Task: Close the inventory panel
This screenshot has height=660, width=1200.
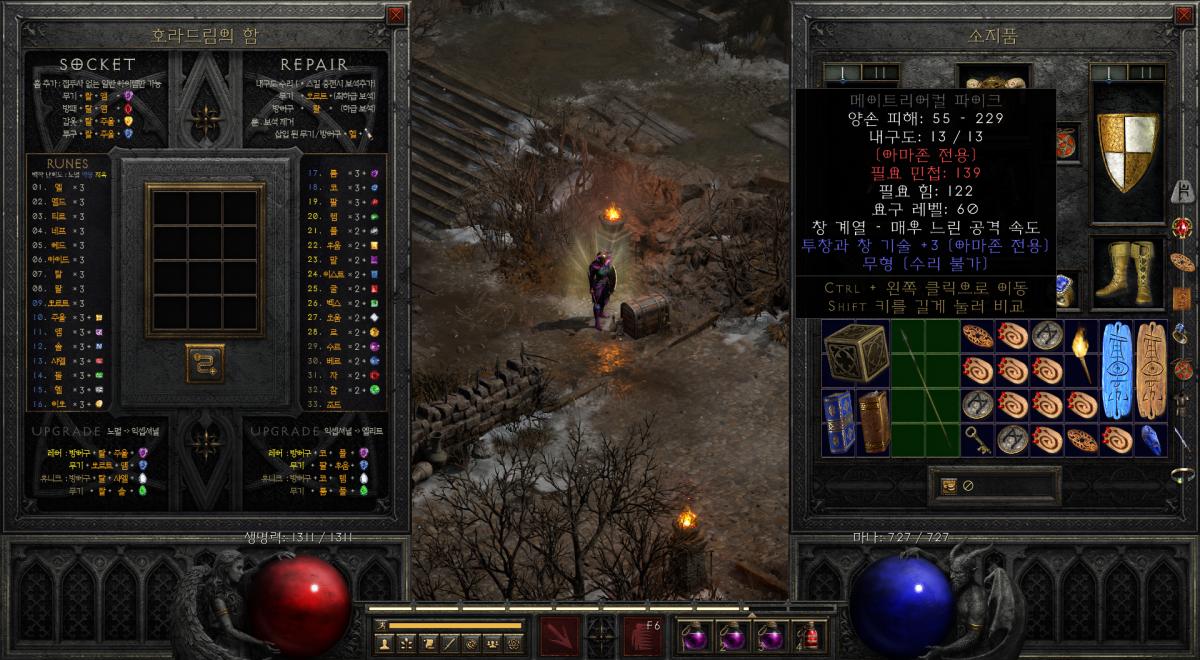Action: point(1182,15)
